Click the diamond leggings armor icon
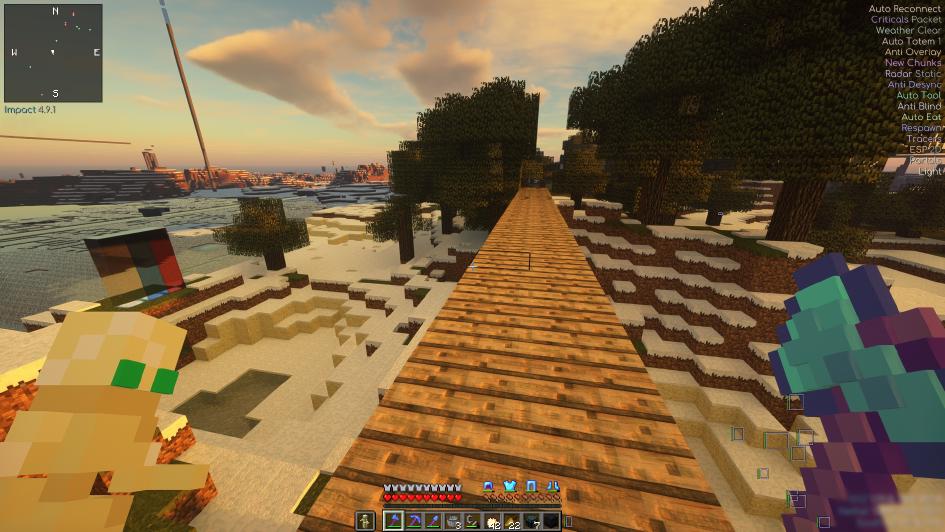Image resolution: width=945 pixels, height=532 pixels. (x=532, y=486)
